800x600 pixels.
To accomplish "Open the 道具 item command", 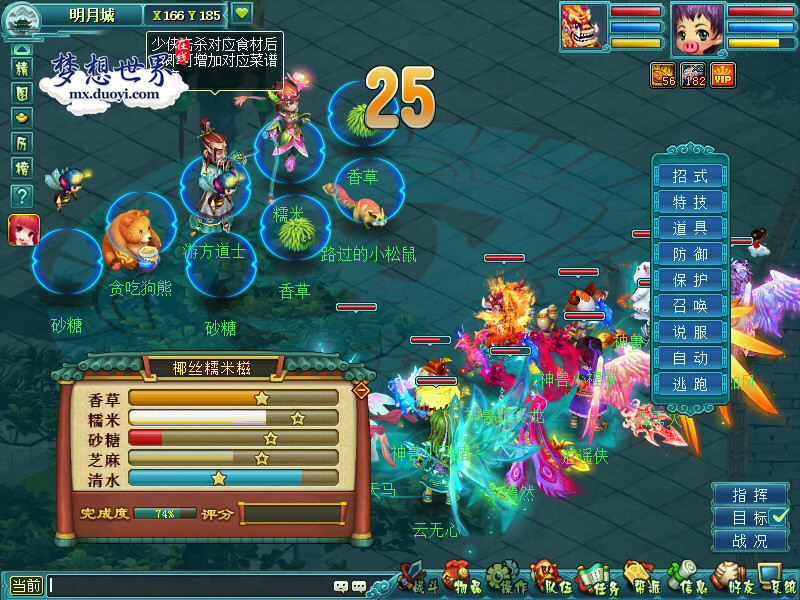I will tap(690, 228).
